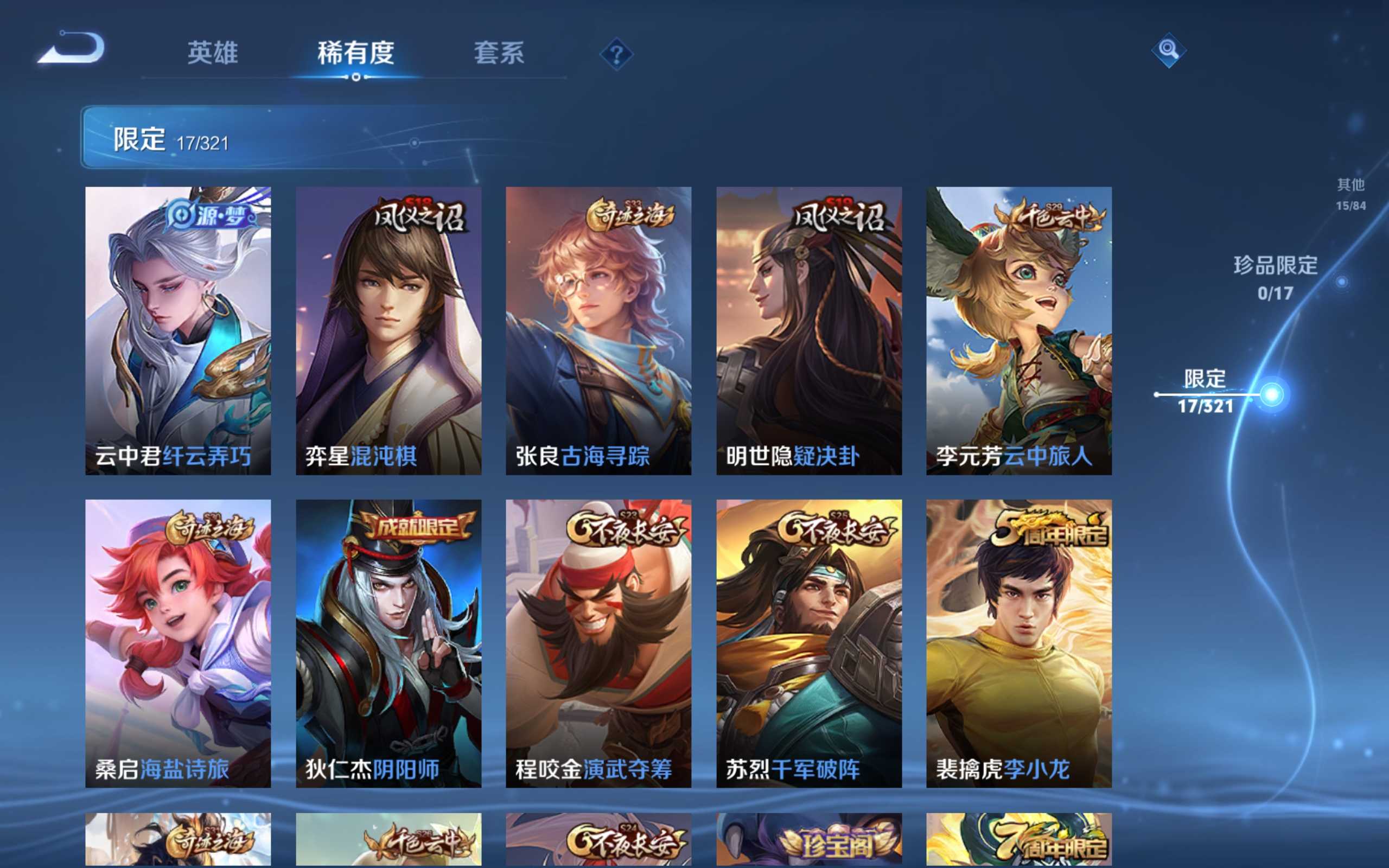The height and width of the screenshot is (868, 1389).
Task: Open the question mark help icon
Action: 616,55
